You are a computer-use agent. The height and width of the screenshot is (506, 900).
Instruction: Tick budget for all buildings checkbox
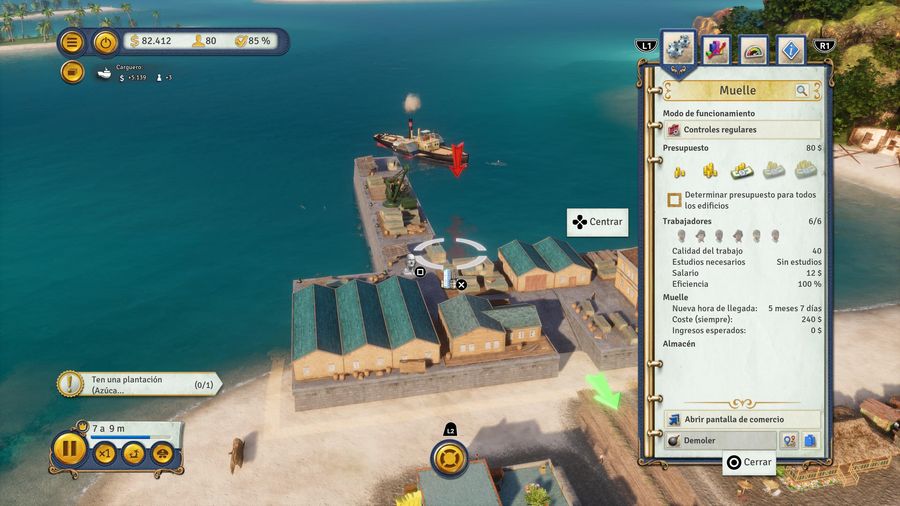(675, 200)
